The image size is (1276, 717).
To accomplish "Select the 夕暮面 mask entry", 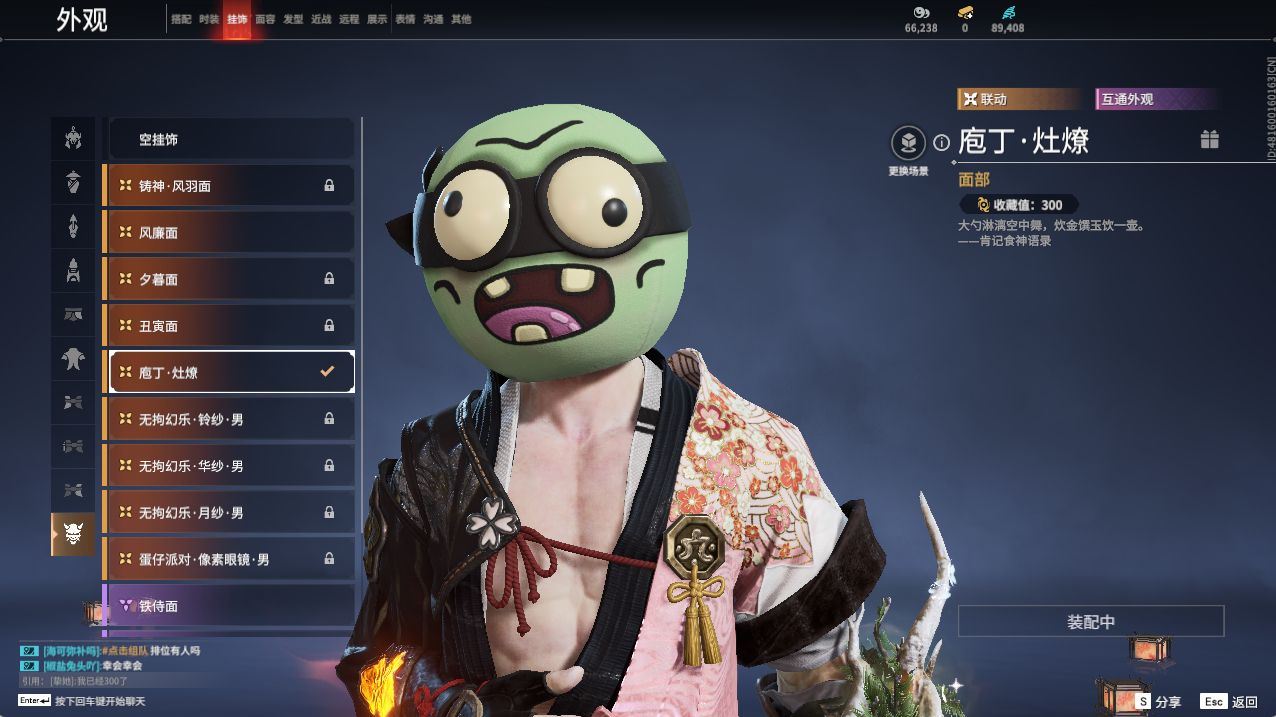I will (x=229, y=279).
